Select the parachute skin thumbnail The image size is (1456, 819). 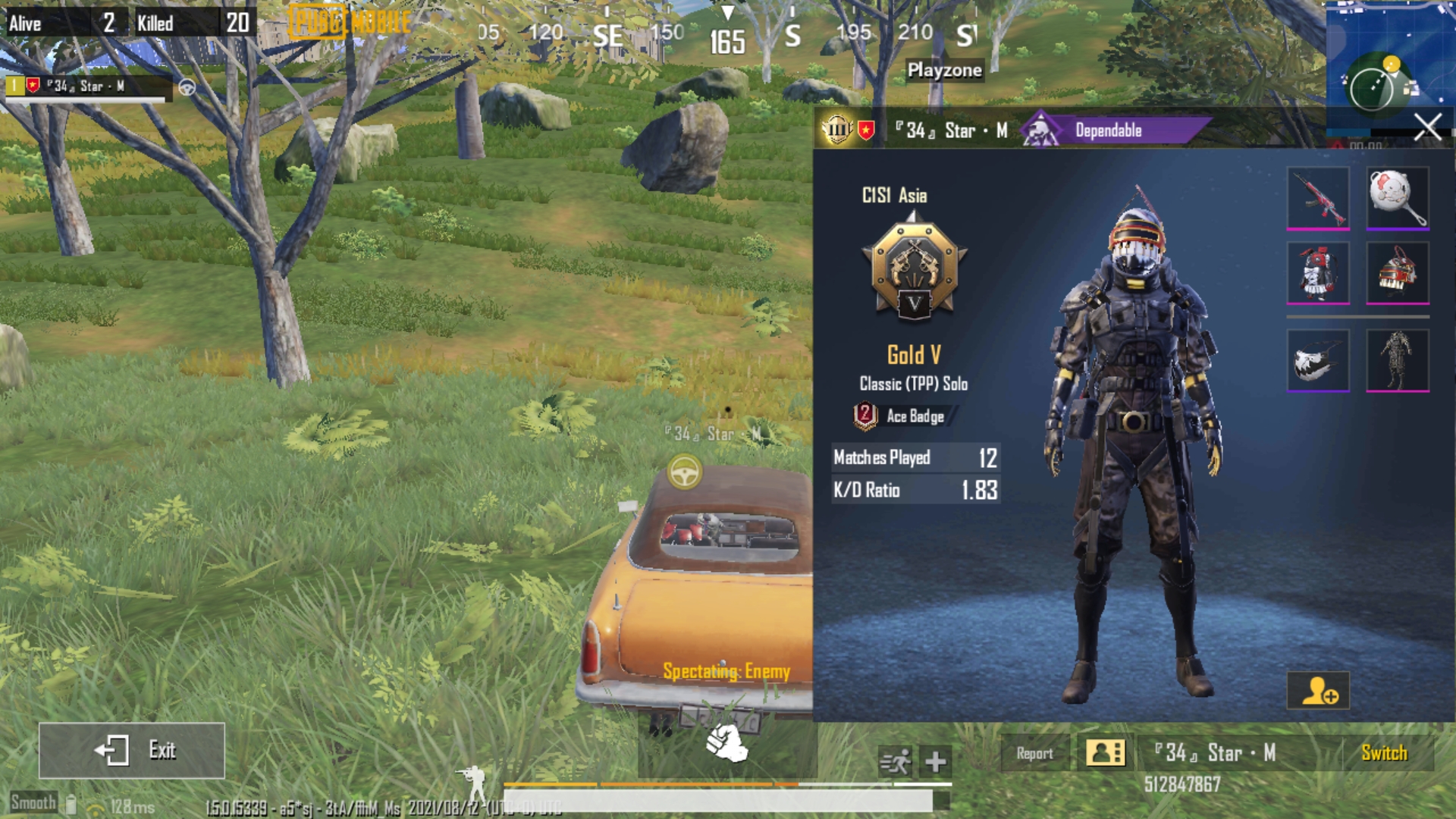[x=1319, y=359]
